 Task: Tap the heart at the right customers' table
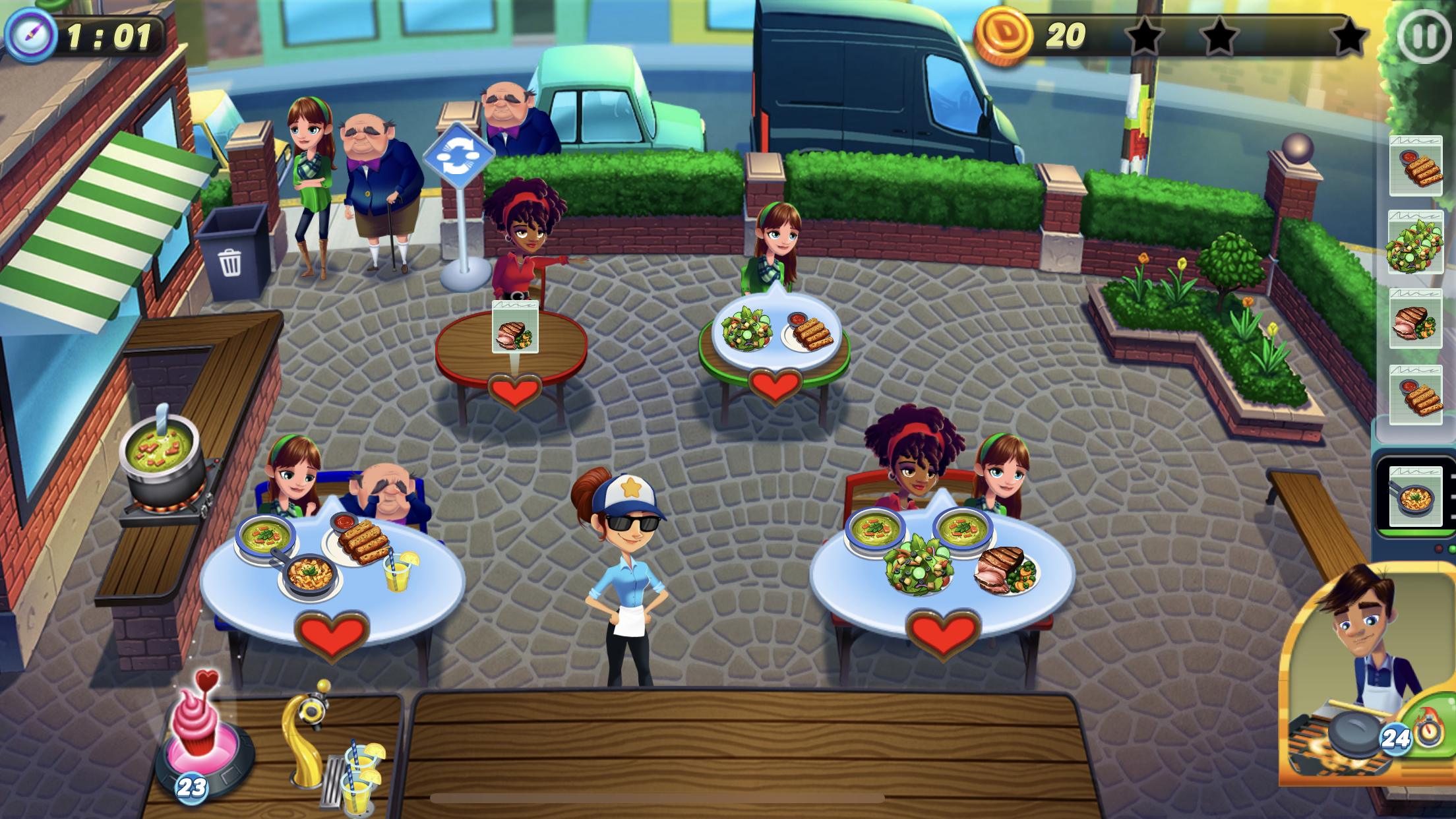point(943,633)
